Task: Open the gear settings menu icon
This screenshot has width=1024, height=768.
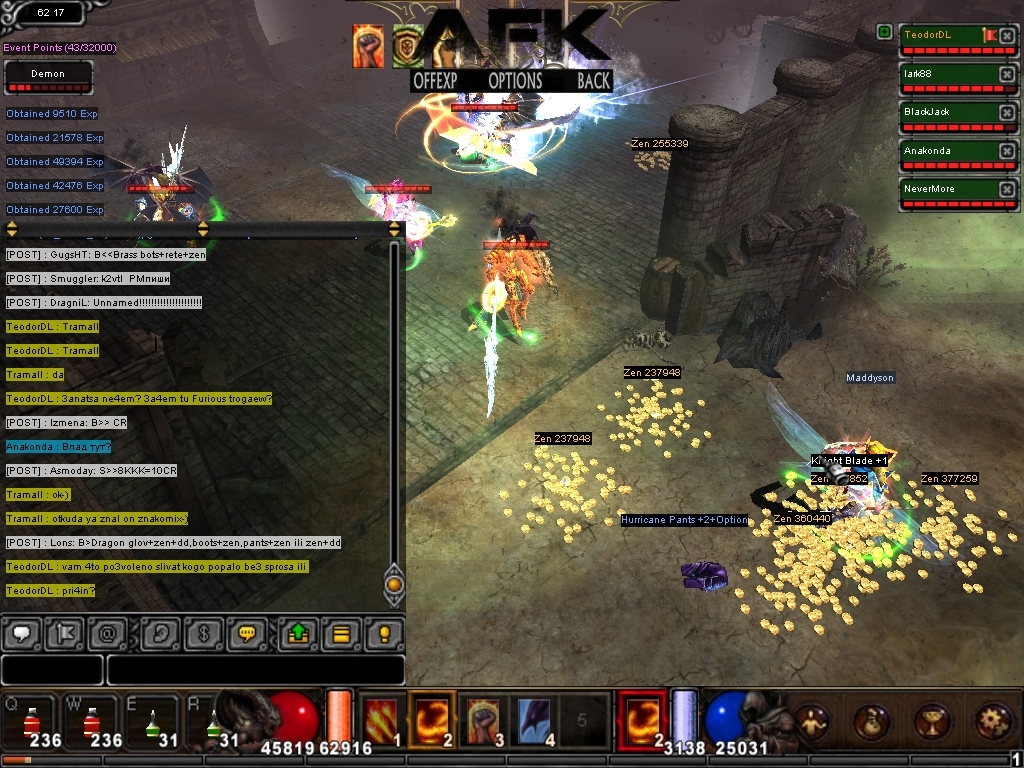Action: [x=995, y=721]
